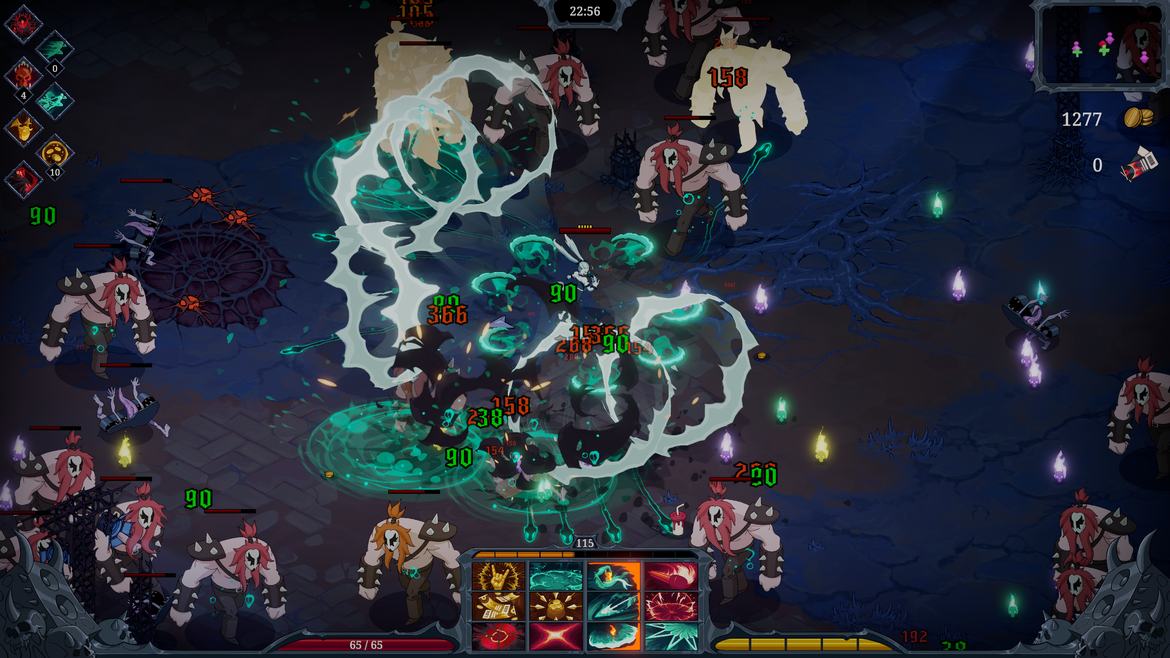
Task: Select the teal arrow dash skill
Action: tap(613, 606)
